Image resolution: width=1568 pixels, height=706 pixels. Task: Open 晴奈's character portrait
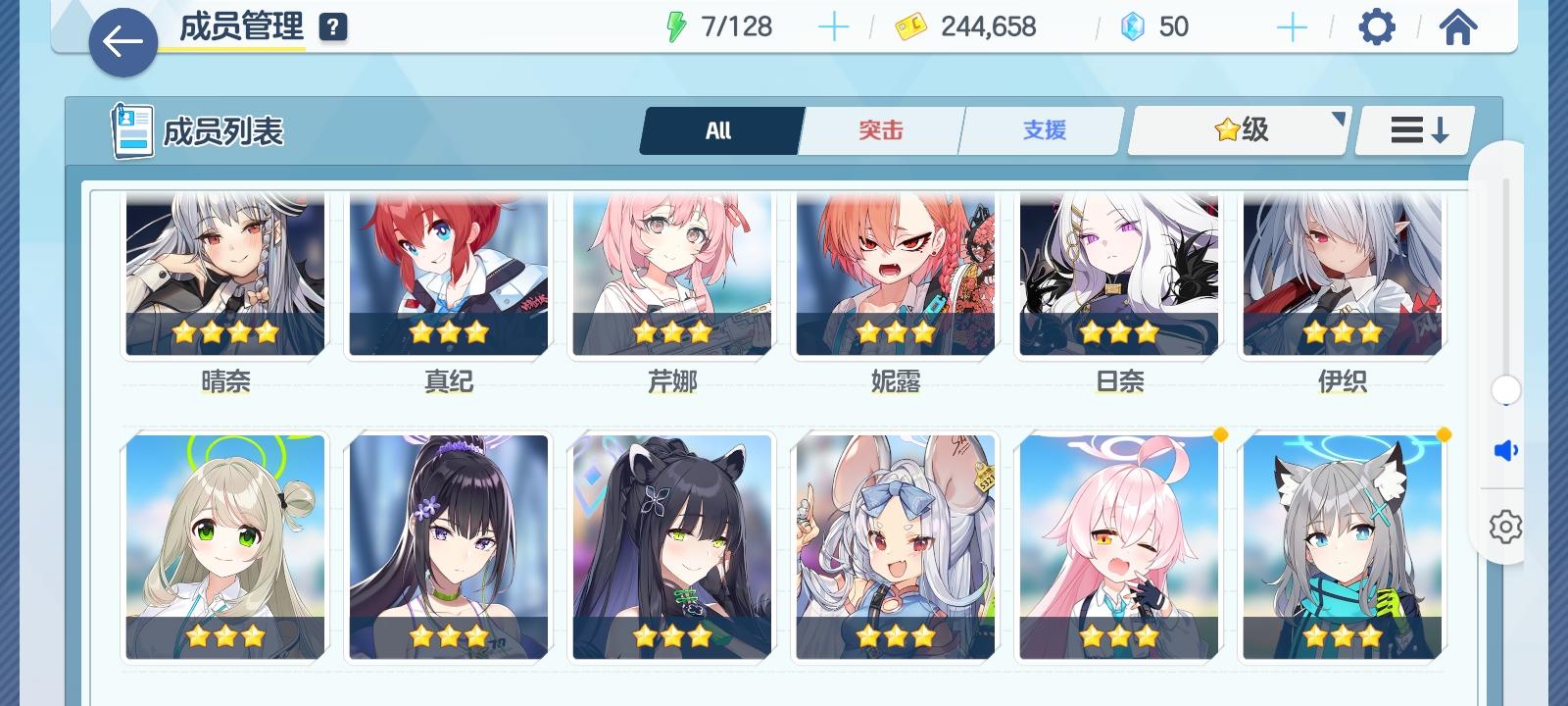223,273
